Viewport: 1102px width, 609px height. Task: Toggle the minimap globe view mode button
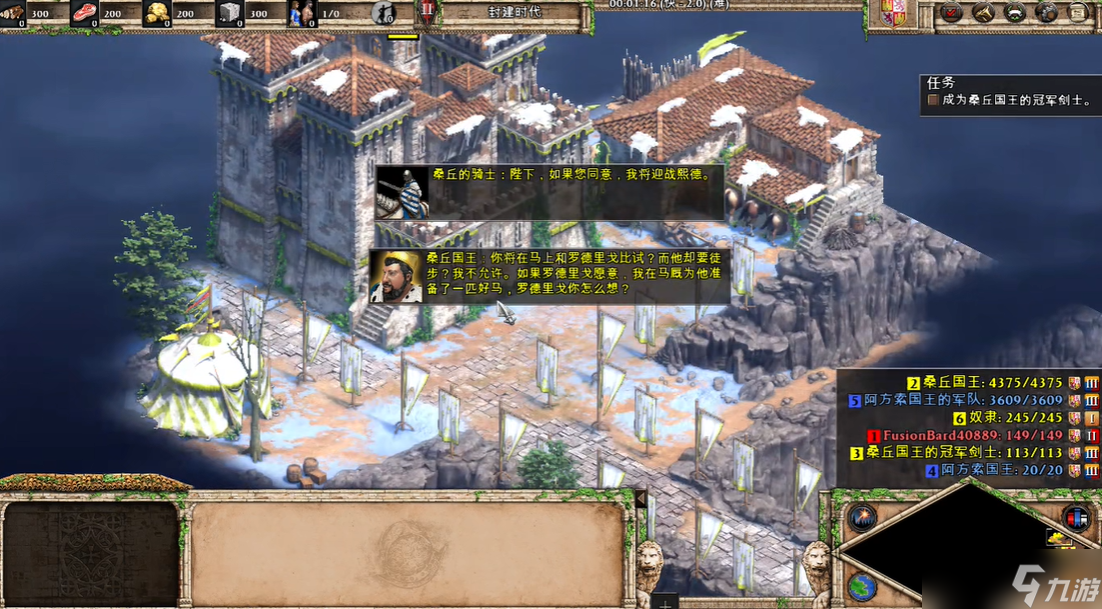861,586
